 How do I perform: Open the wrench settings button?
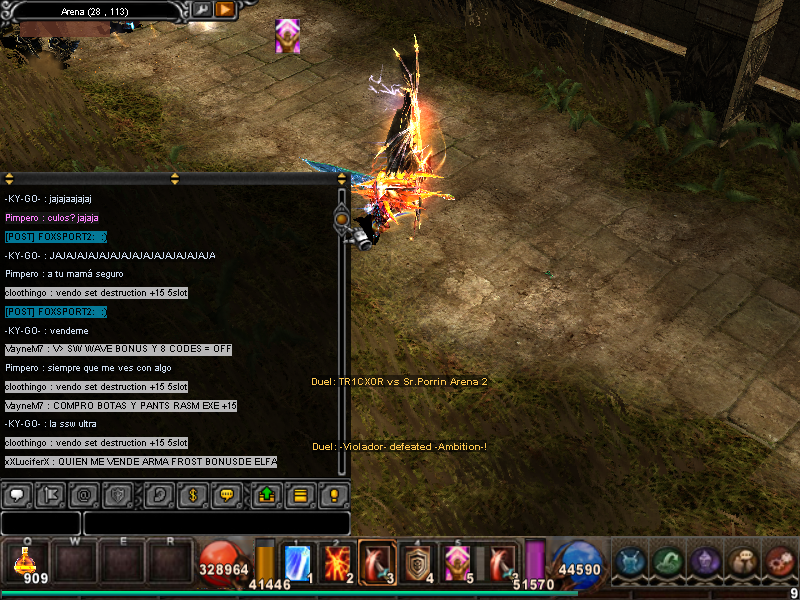pos(202,10)
